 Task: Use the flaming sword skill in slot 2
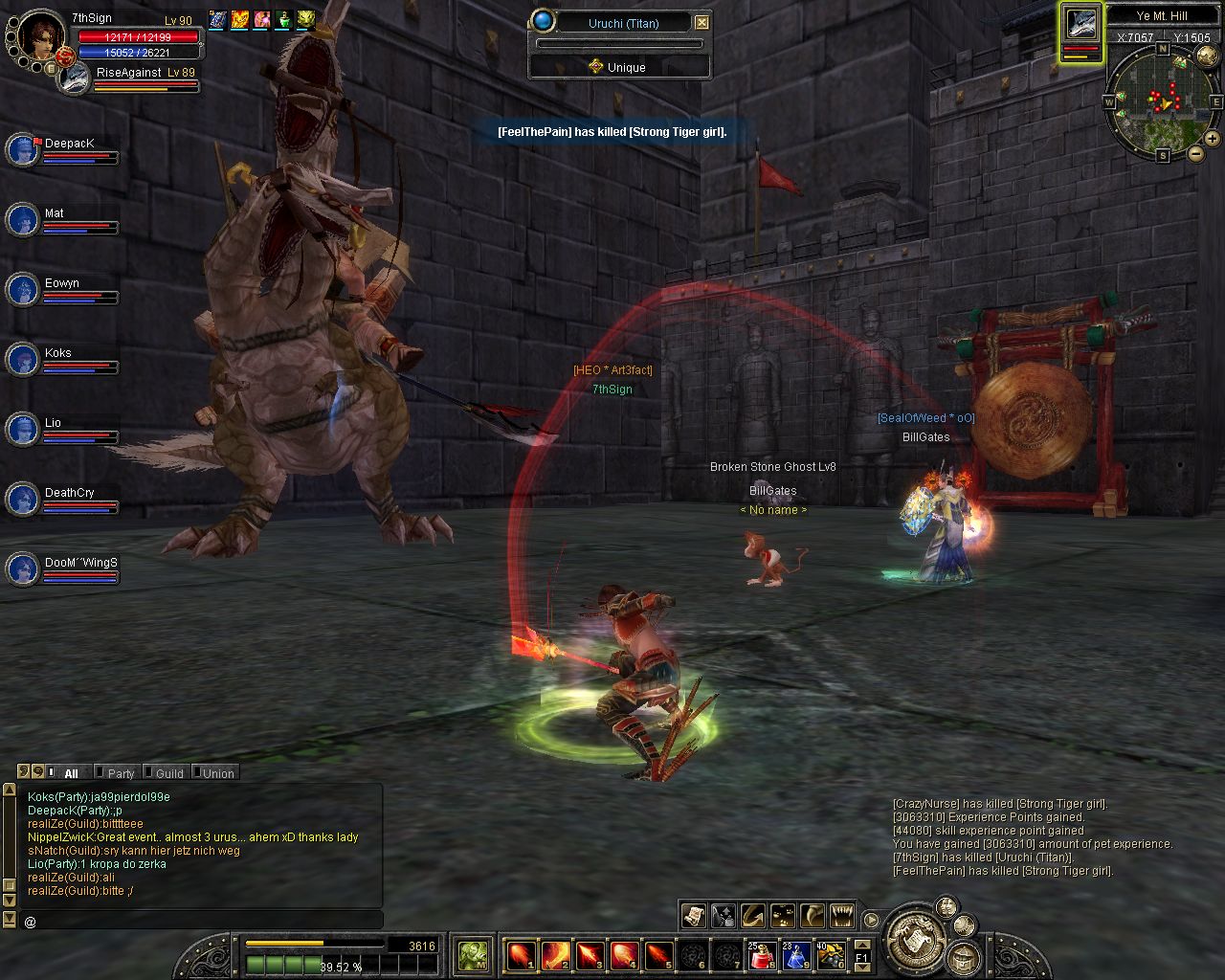coord(555,954)
